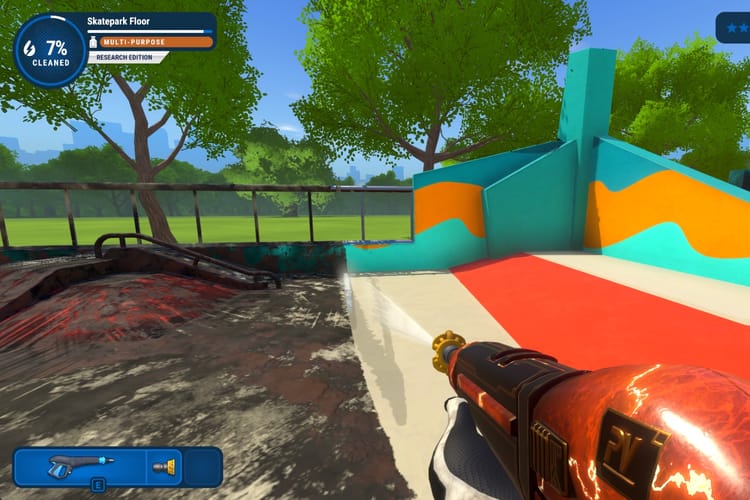The image size is (750, 500).
Task: Choose the yellow nozzle slot
Action: [x=163, y=466]
